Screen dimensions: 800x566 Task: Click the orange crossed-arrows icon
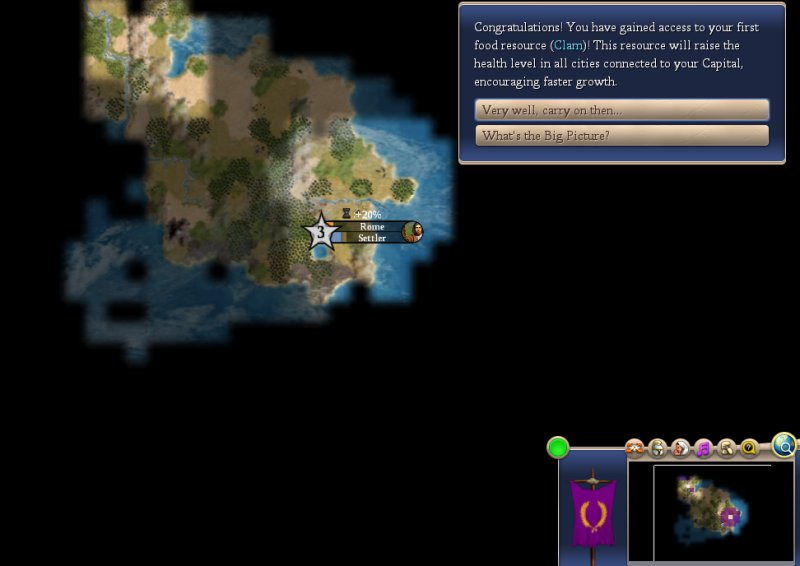point(634,449)
